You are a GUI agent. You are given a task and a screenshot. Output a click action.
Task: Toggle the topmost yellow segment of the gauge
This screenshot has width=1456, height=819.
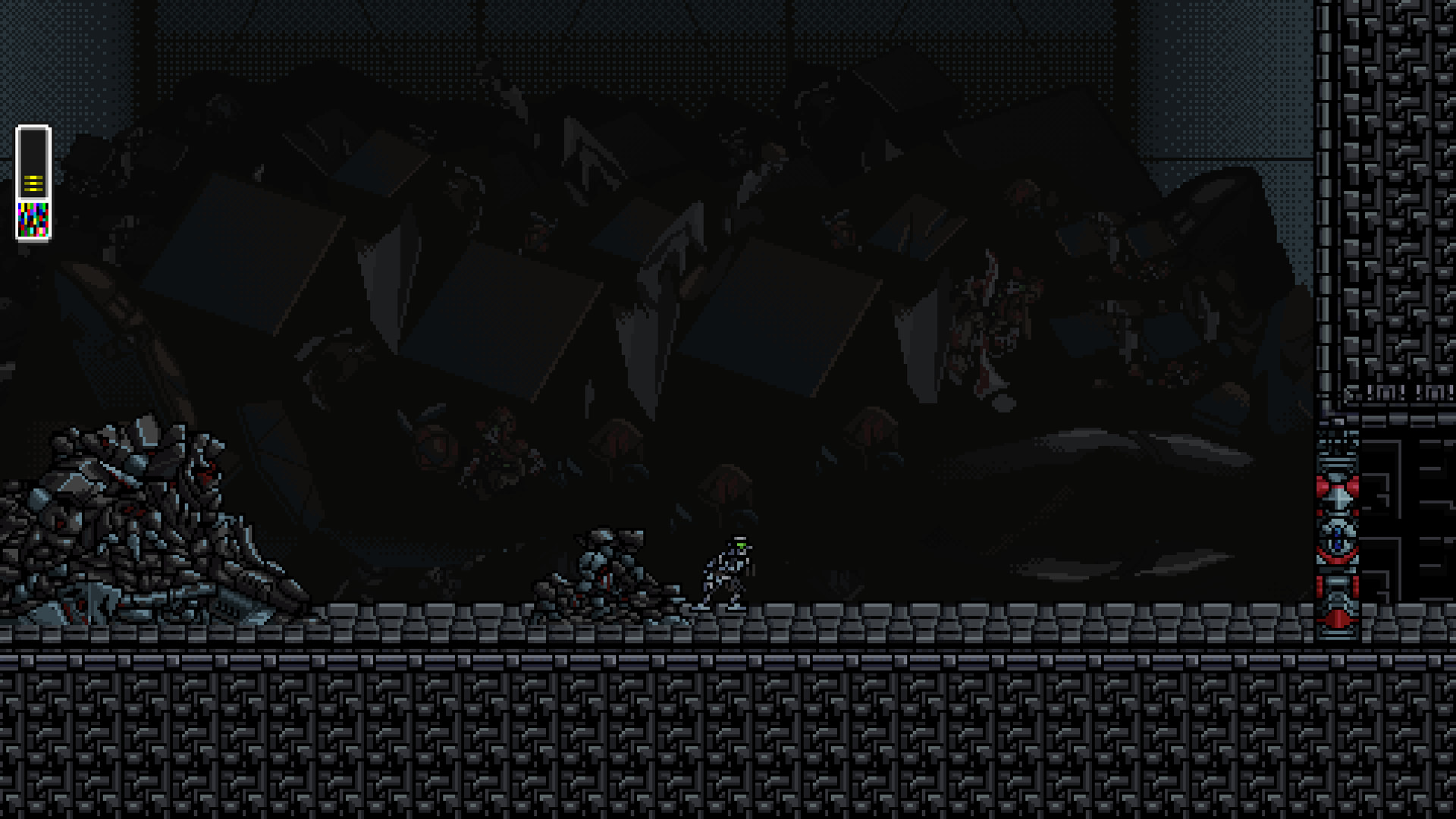[x=33, y=177]
